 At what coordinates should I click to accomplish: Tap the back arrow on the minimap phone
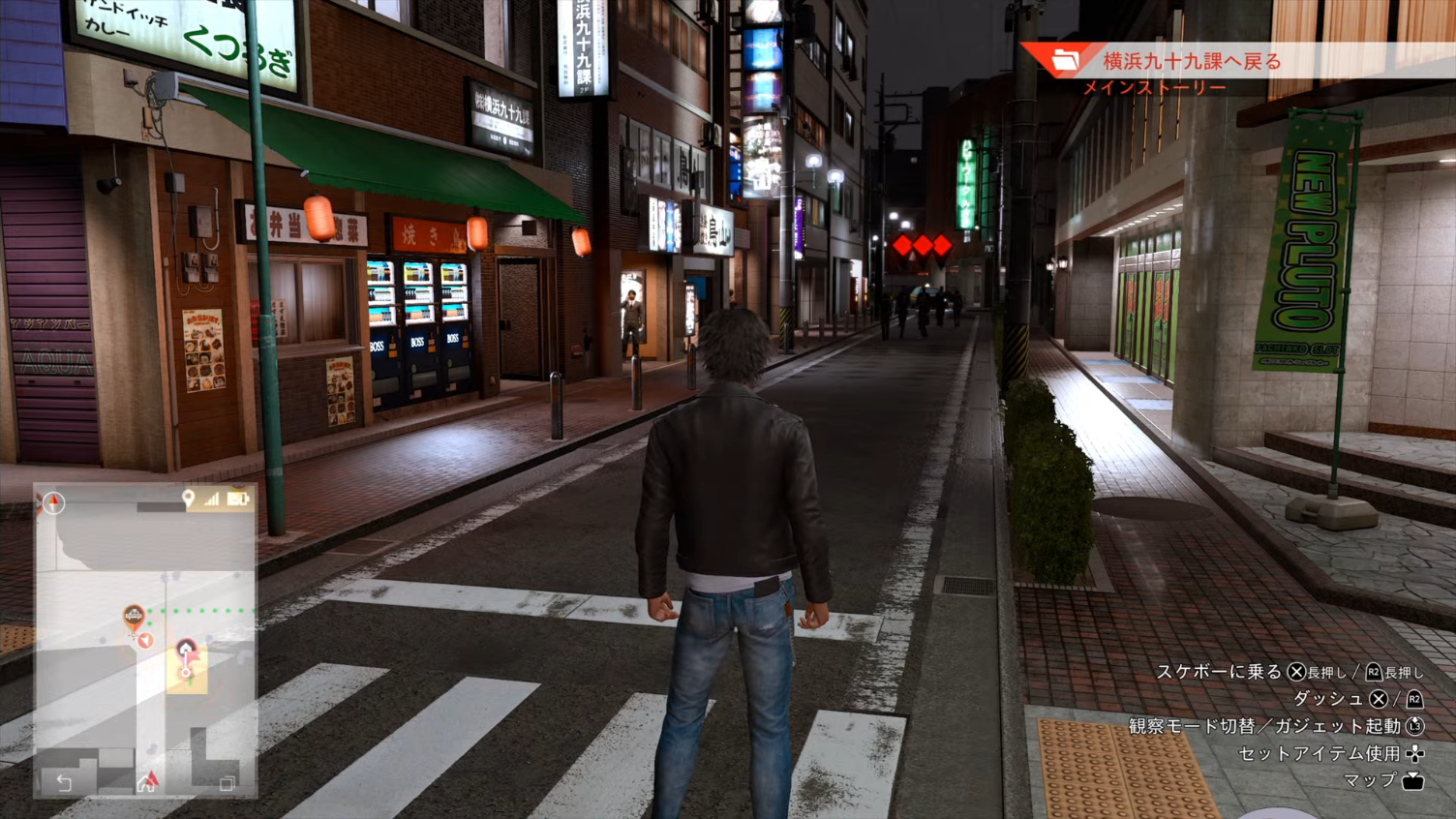pyautogui.click(x=64, y=782)
